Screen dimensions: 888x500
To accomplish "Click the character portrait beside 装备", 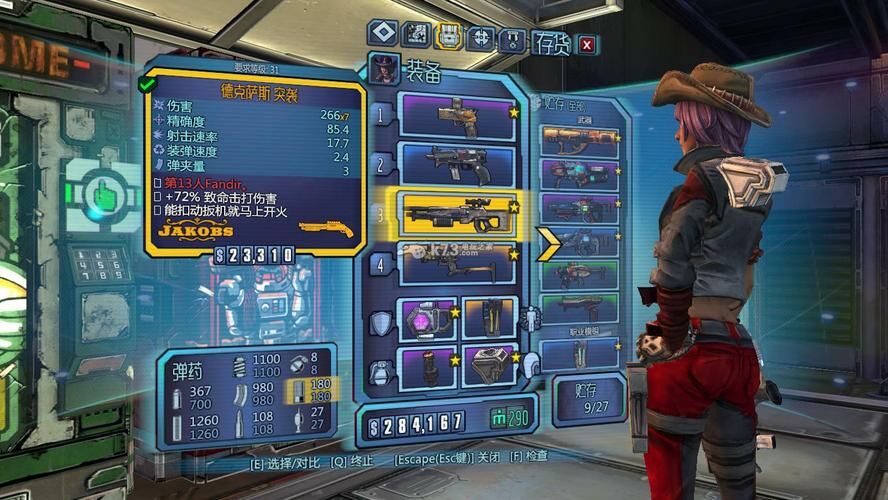I will pyautogui.click(x=383, y=70).
